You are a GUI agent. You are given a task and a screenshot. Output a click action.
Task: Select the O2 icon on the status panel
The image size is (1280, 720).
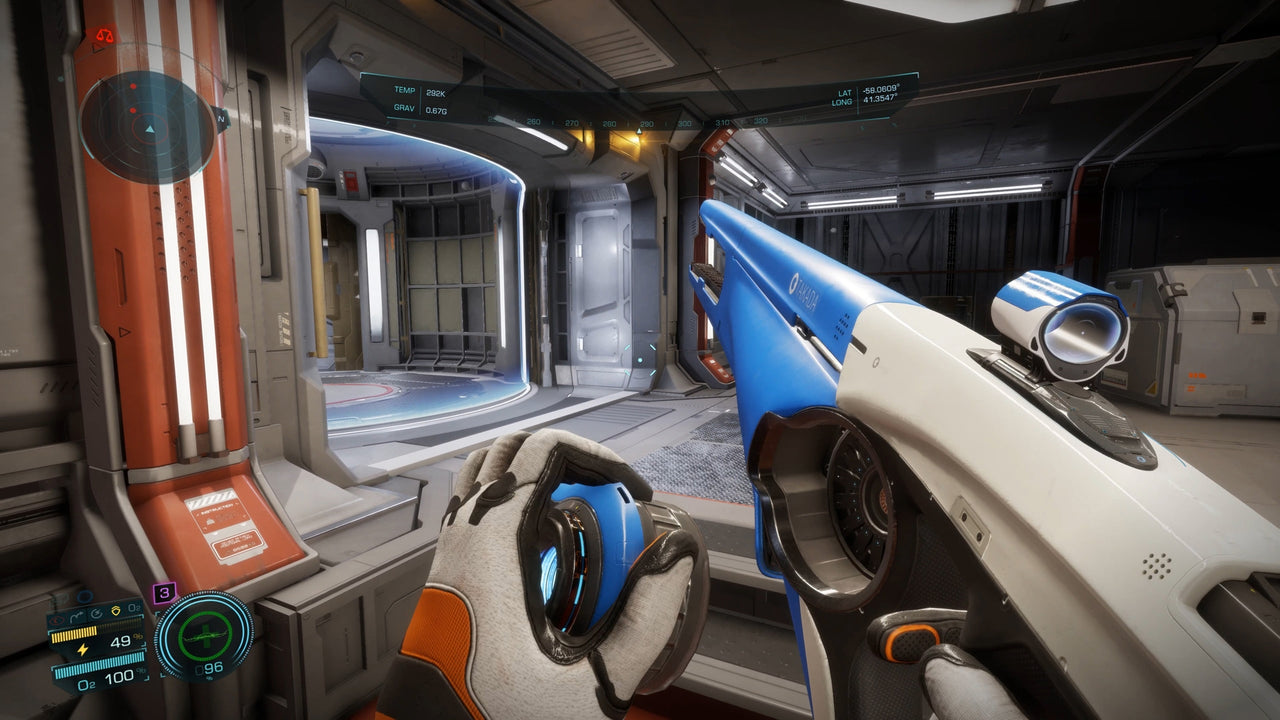133,607
